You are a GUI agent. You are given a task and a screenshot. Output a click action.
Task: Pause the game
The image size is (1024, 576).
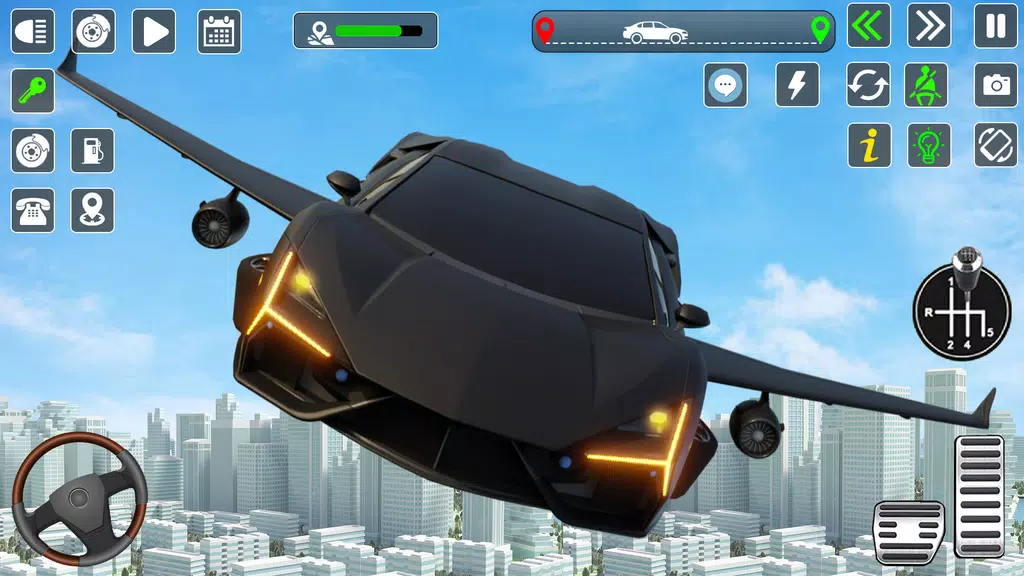pos(996,26)
